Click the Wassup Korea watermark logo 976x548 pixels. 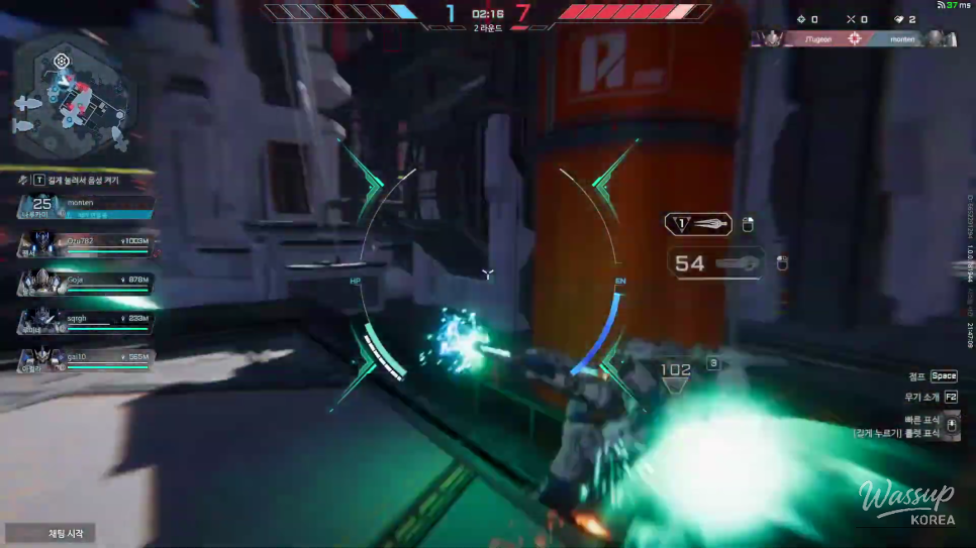(x=906, y=502)
